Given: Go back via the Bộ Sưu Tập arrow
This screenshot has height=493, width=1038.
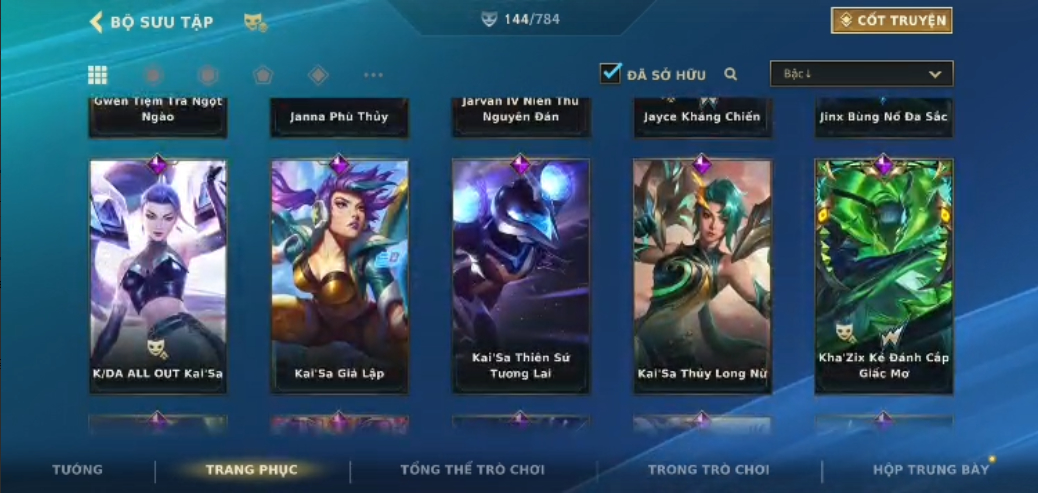Looking at the screenshot, I should [97, 22].
